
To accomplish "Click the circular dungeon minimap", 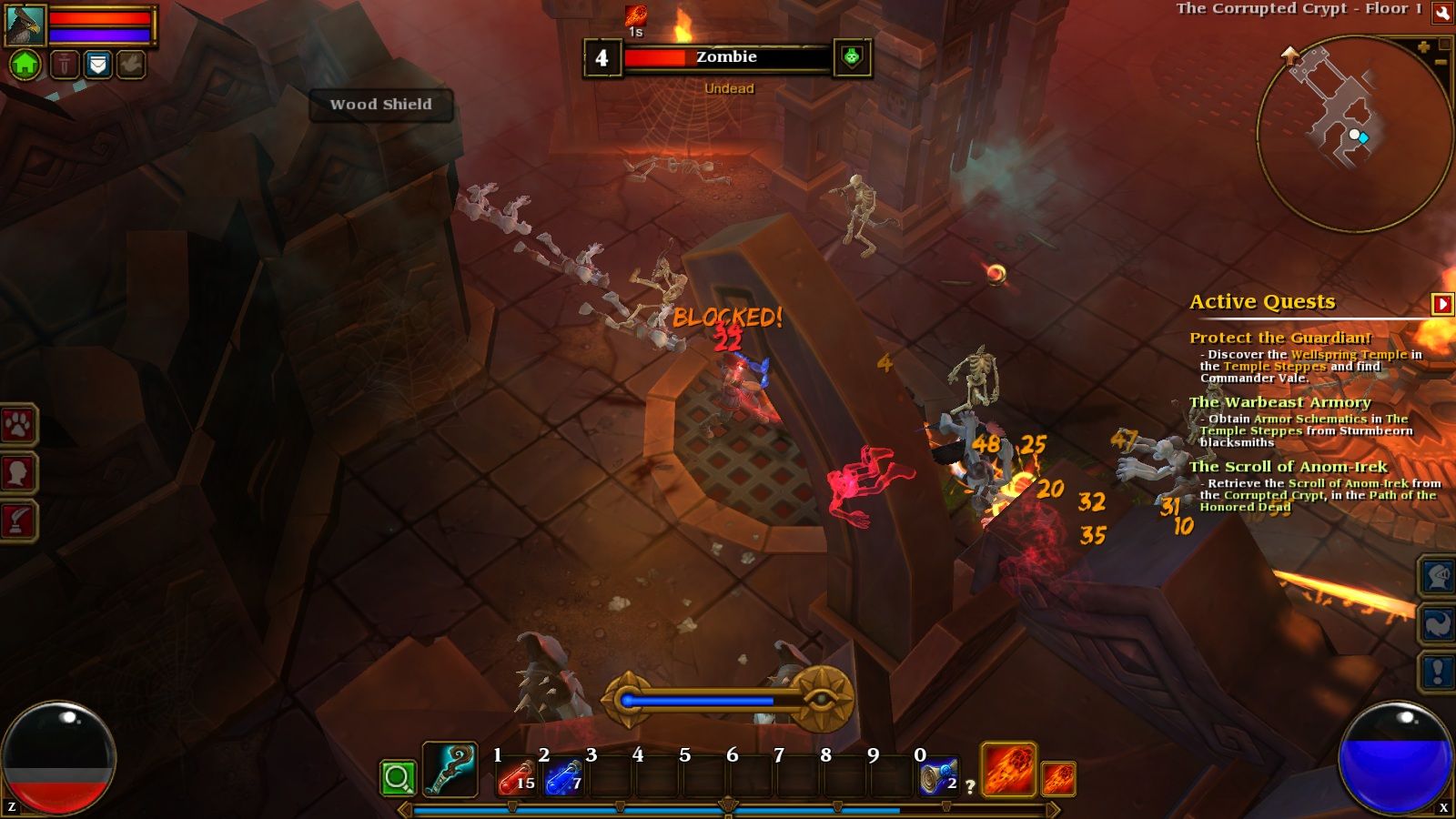I will point(1353,134).
